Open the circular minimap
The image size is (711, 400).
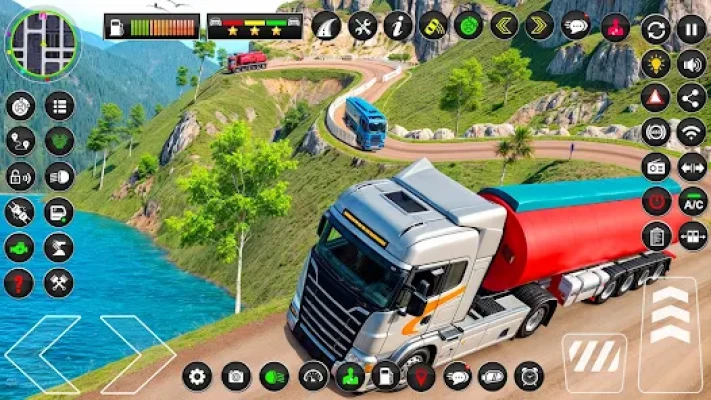coord(41,43)
